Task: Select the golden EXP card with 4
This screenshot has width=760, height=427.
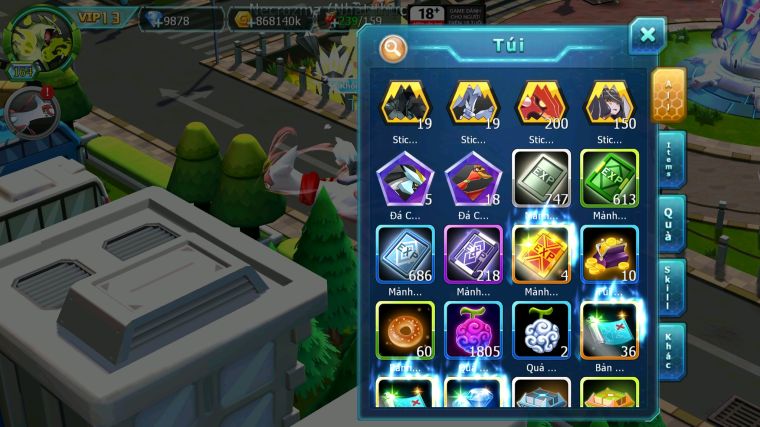Action: click(x=541, y=254)
